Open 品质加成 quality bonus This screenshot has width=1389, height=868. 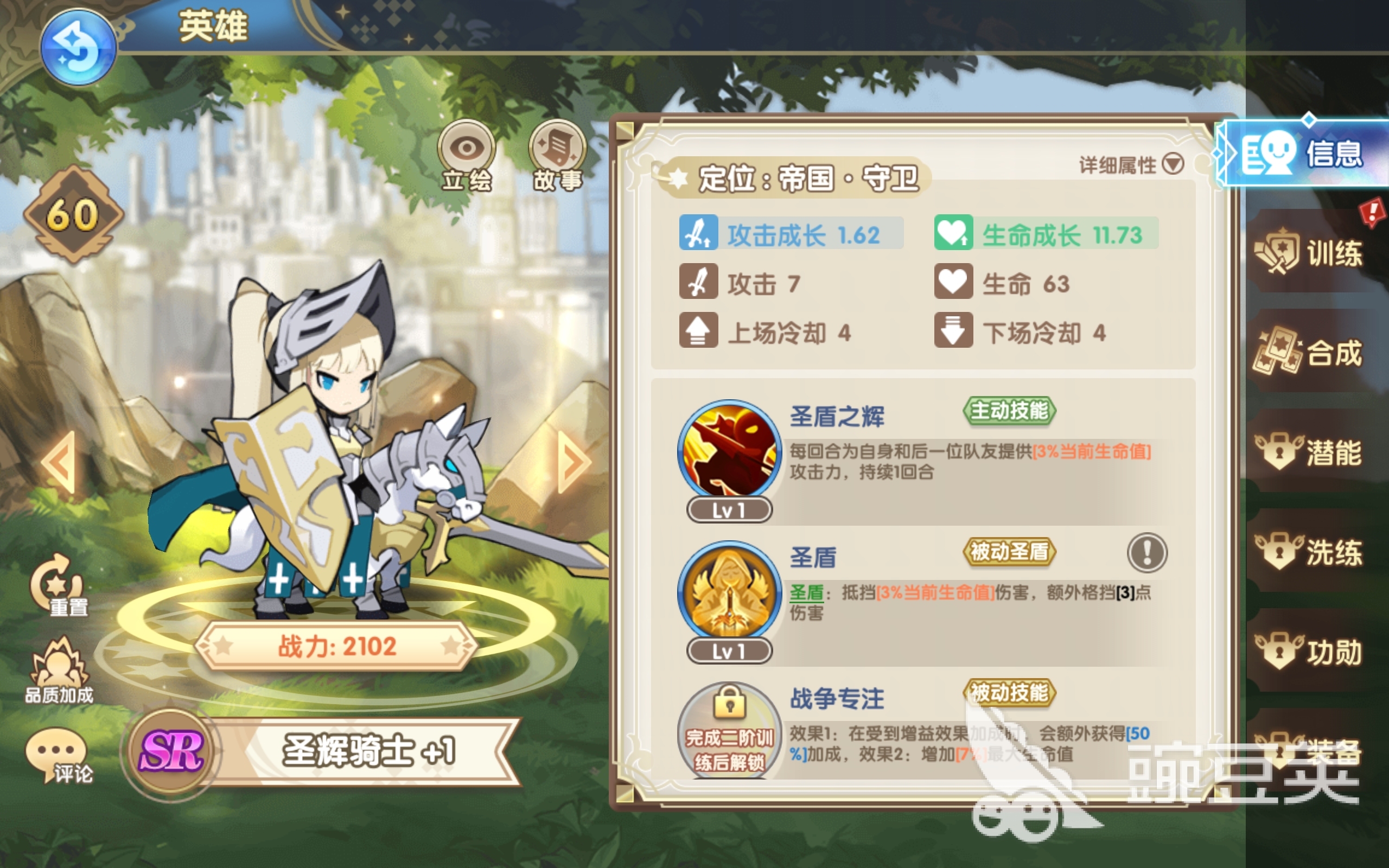click(x=59, y=672)
